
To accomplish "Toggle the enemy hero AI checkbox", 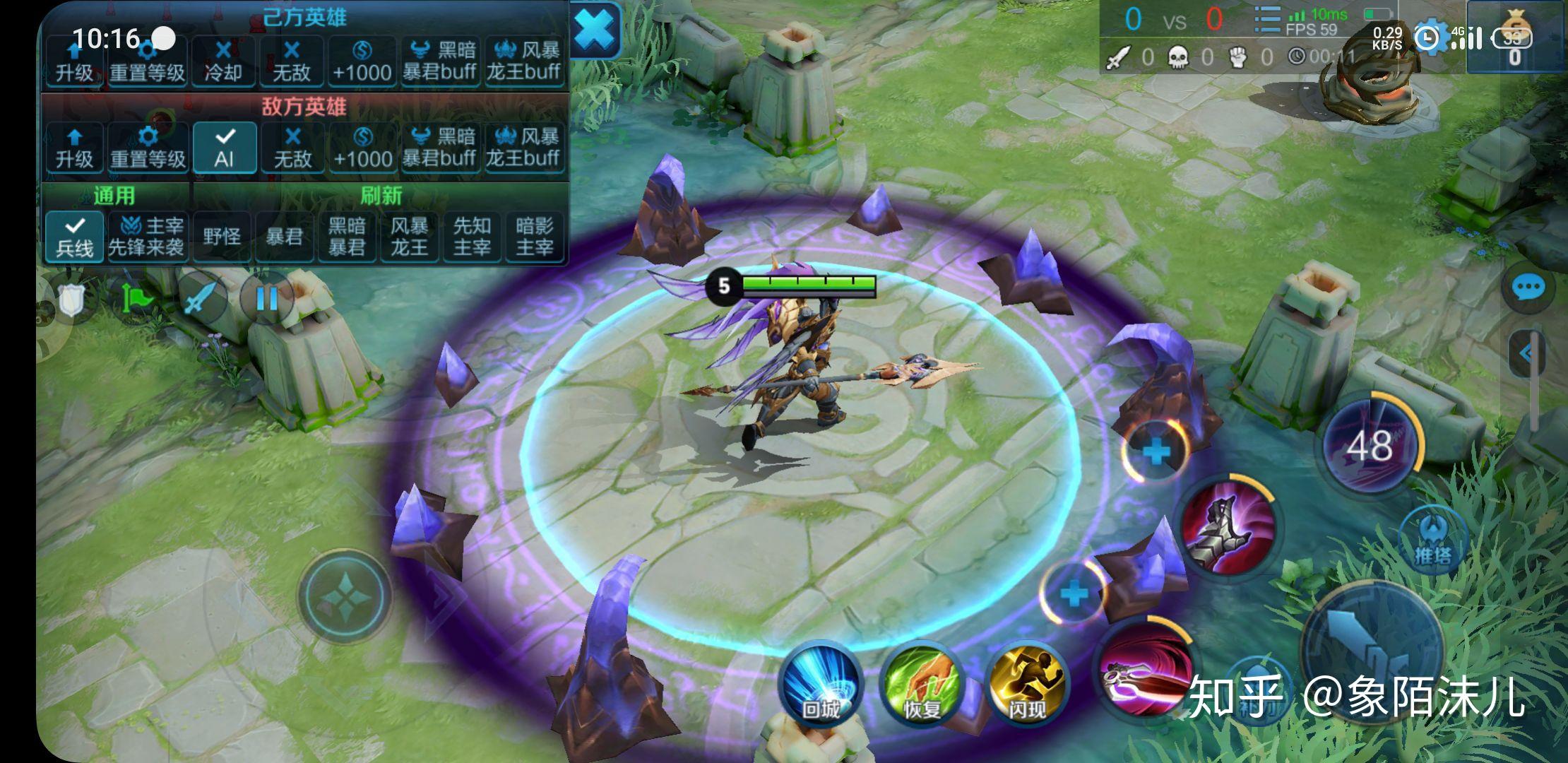I will [224, 148].
